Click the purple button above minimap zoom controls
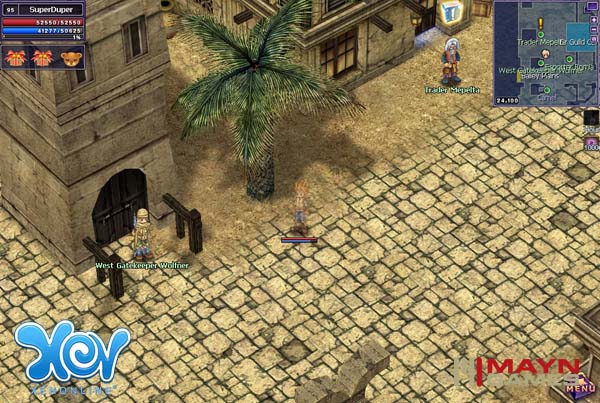Image resolution: width=600 pixels, height=403 pixels. [x=595, y=7]
